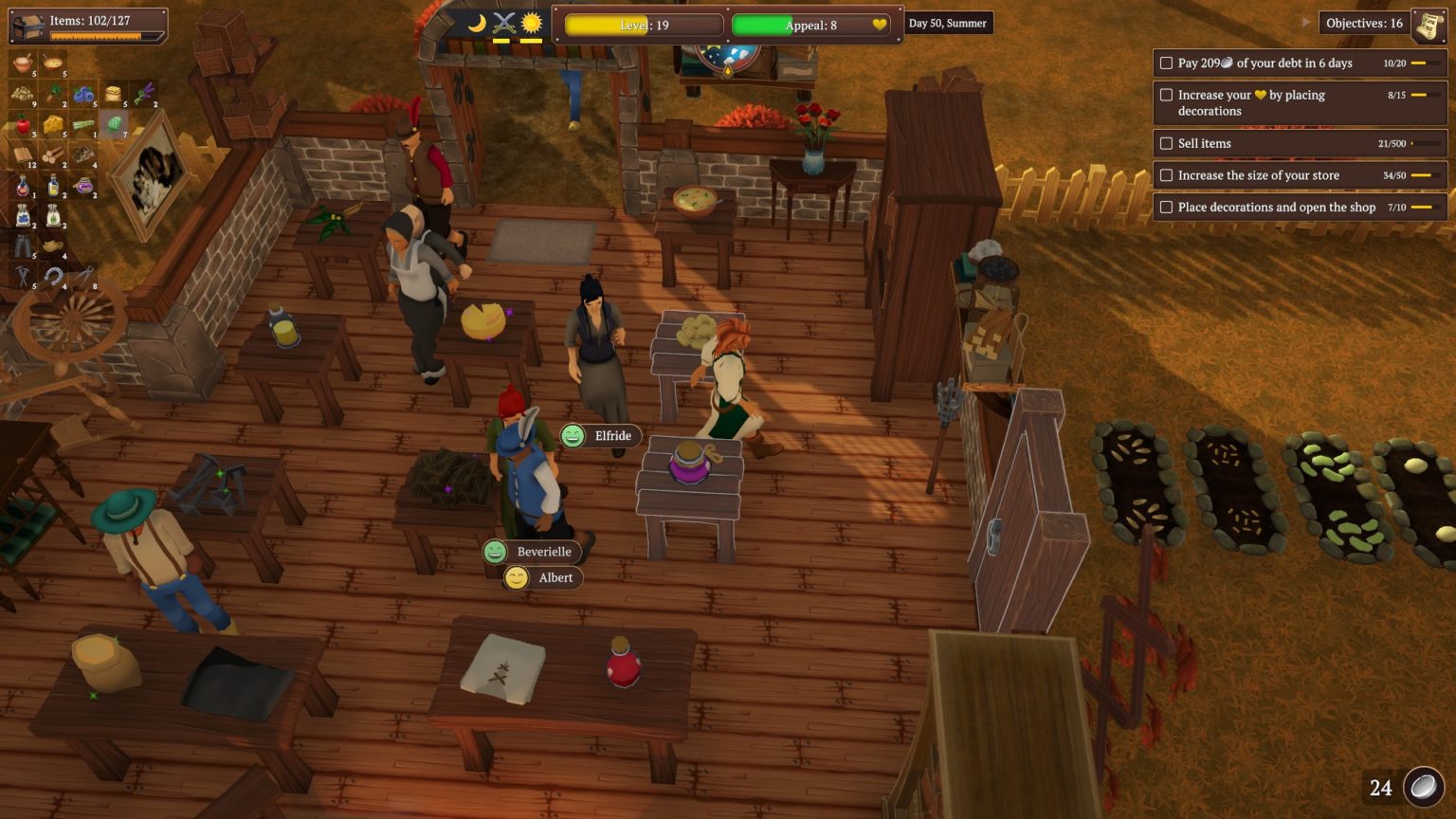Viewport: 1456px width, 819px height.
Task: Click the wooden planks stack
Action: click(23, 155)
